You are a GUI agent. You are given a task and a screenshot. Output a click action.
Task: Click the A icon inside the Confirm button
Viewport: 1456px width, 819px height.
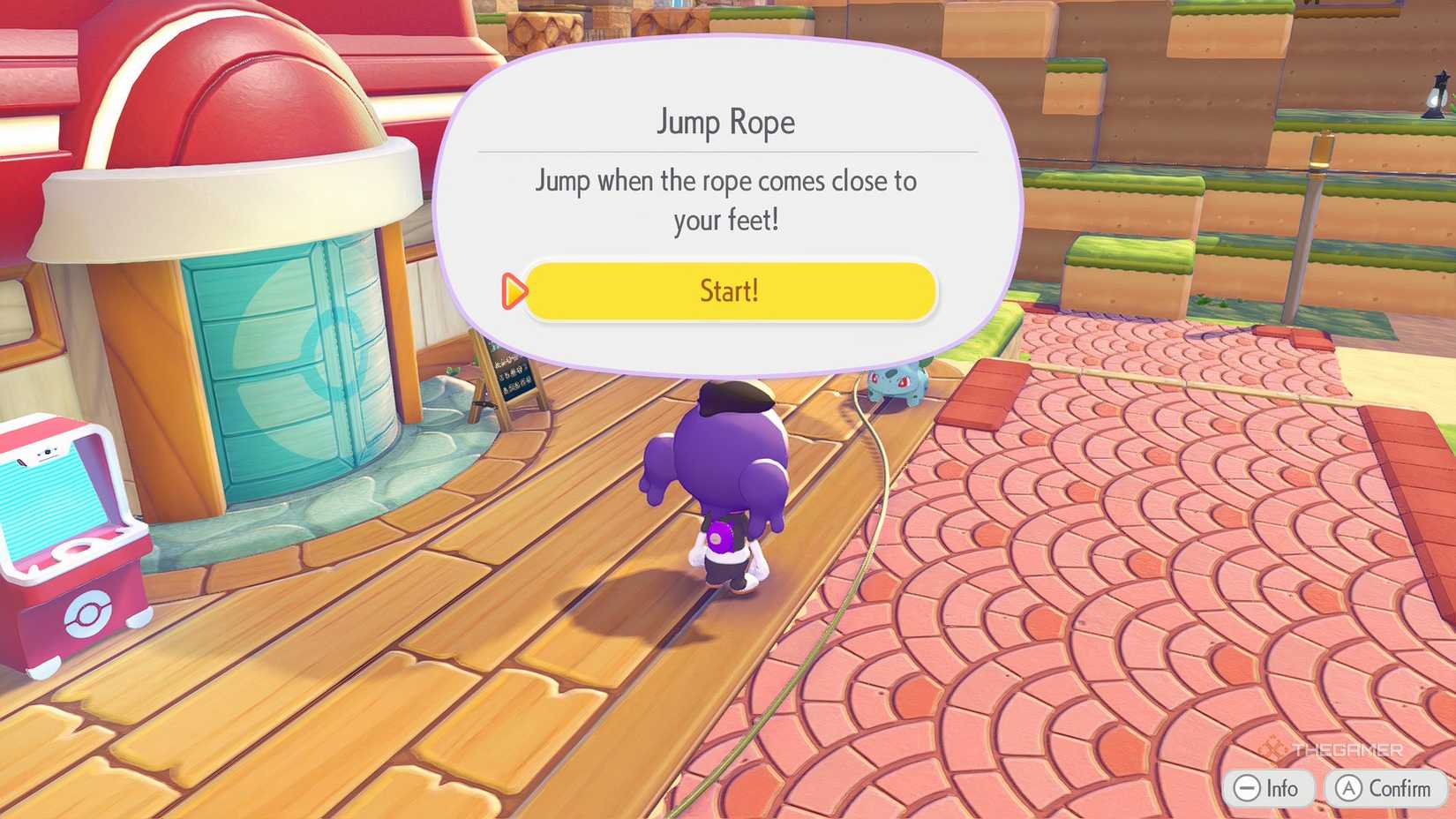[1348, 789]
